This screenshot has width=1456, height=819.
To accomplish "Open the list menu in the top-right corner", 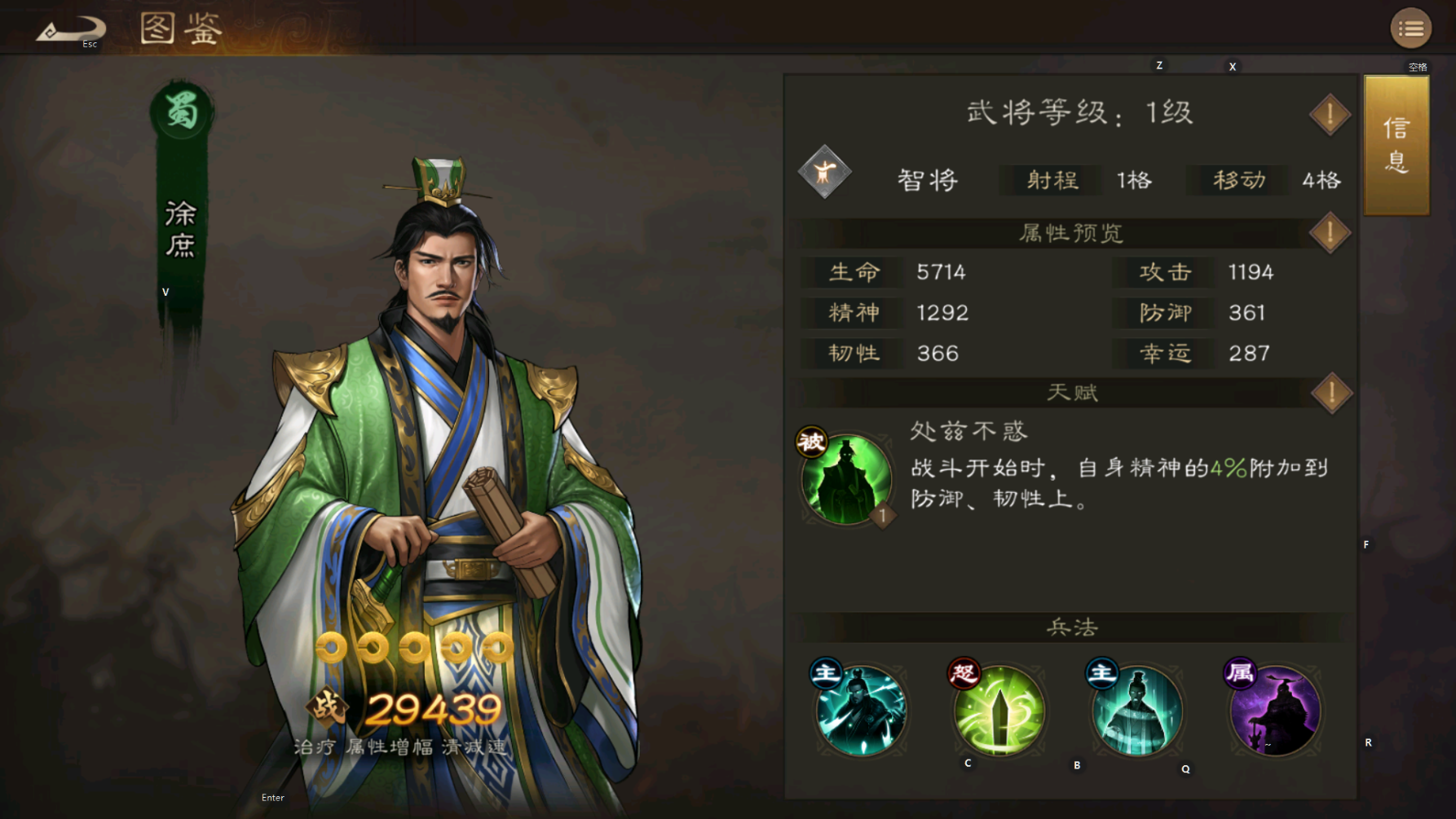I will 1411,28.
